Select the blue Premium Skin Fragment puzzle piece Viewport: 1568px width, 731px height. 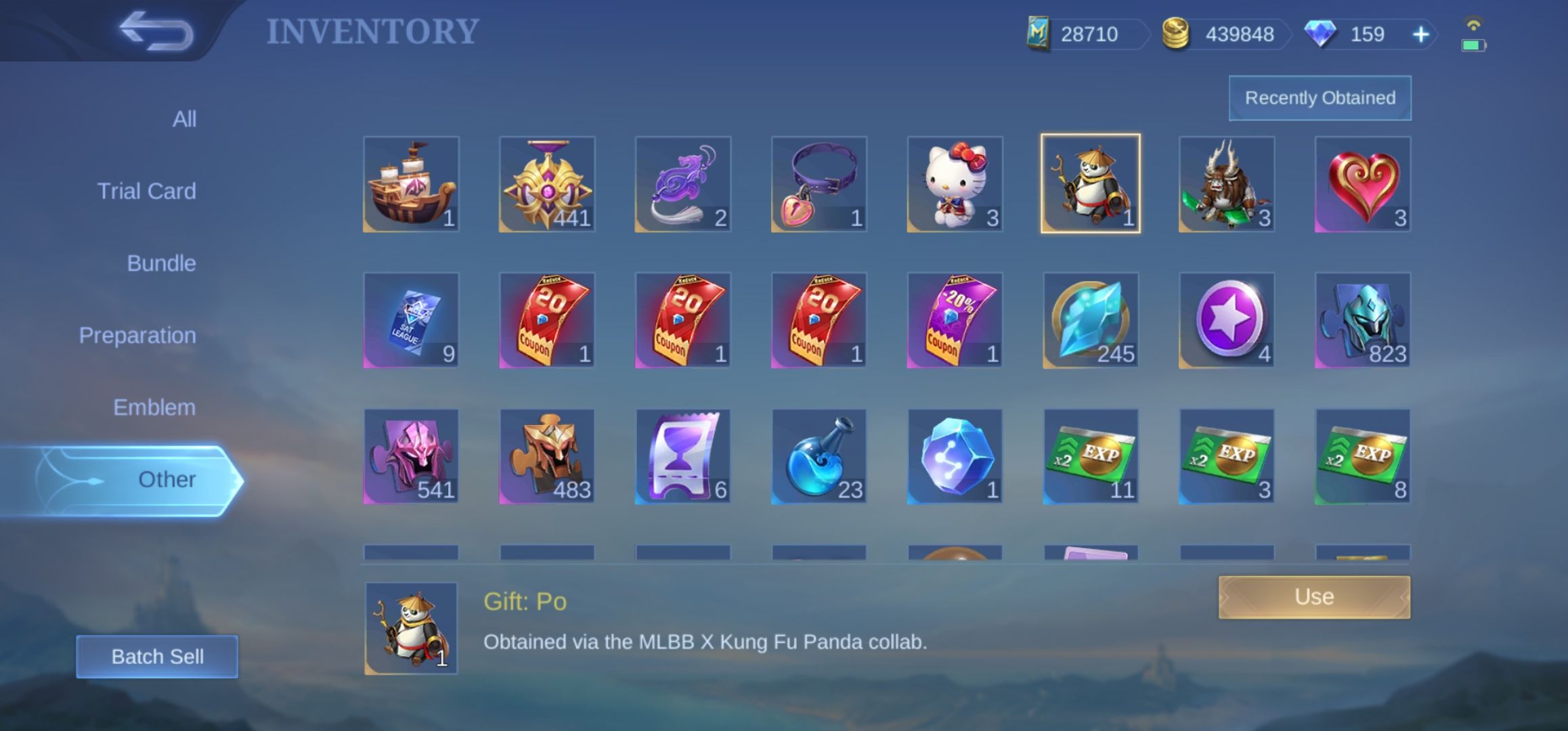coord(1361,319)
